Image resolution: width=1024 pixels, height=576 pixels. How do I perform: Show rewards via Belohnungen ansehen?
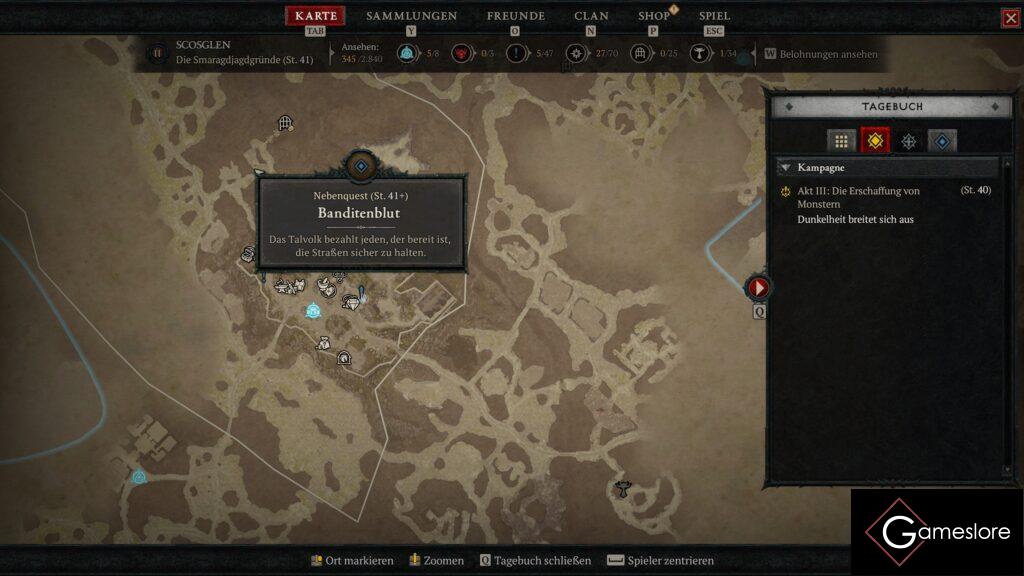click(x=821, y=54)
